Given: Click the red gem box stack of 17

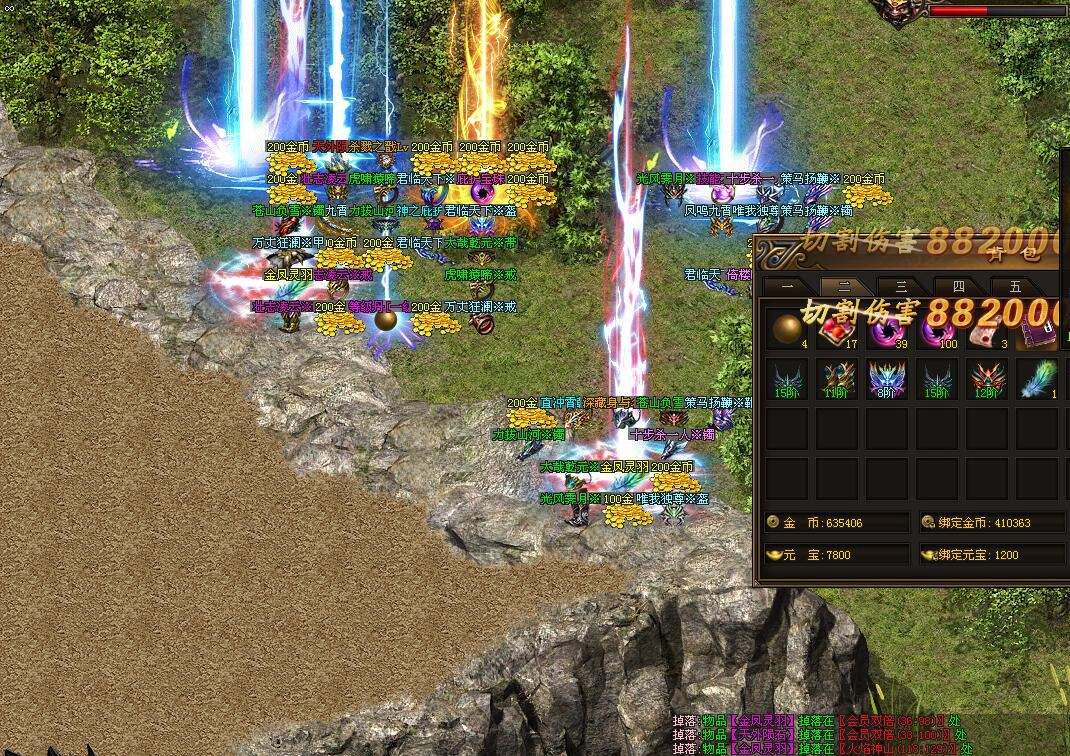Looking at the screenshot, I should coord(837,329).
